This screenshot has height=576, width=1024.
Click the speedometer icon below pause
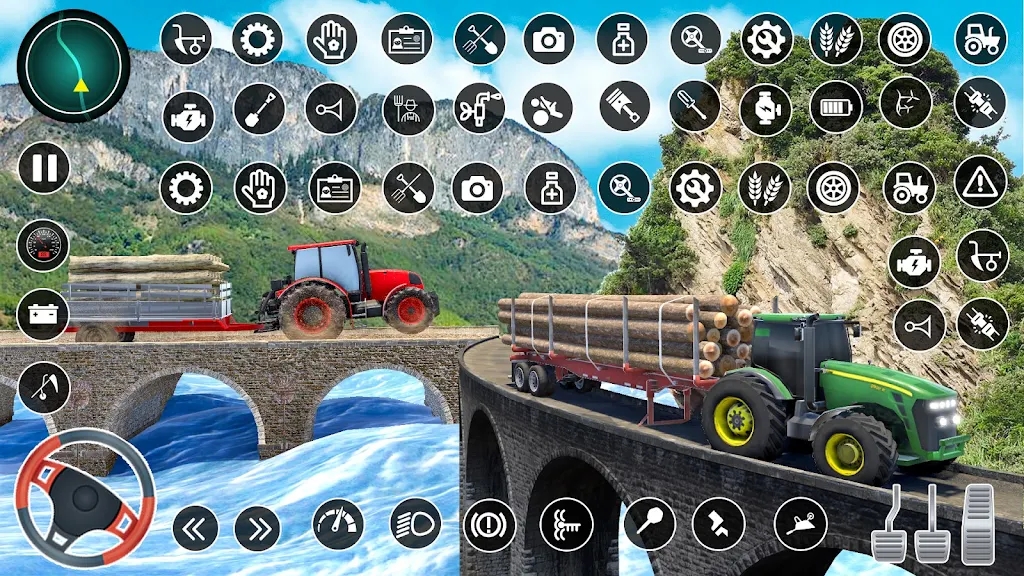coord(44,245)
